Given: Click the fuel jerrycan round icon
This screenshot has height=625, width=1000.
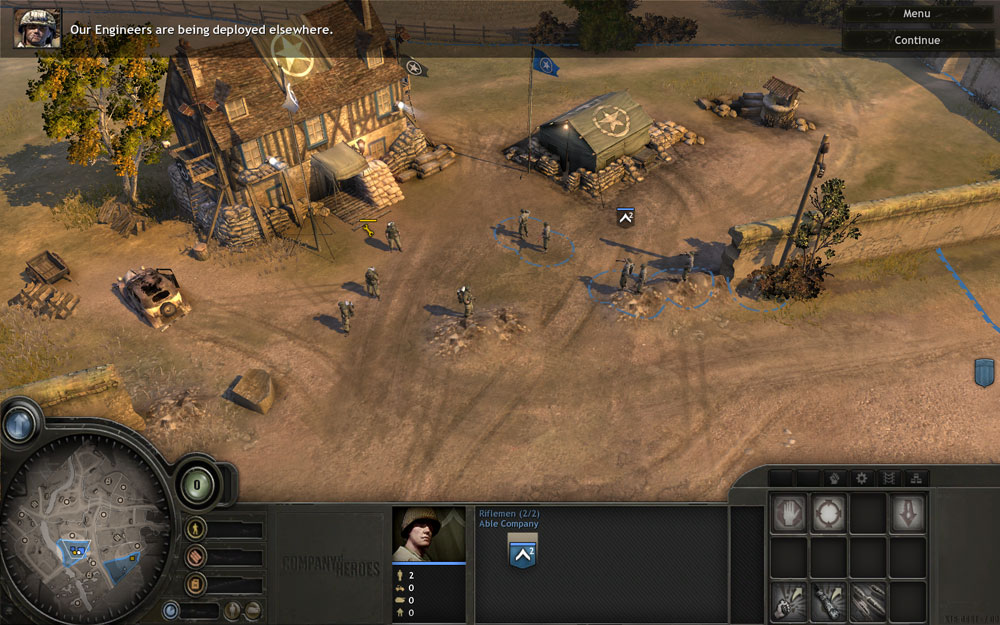Looking at the screenshot, I should [x=197, y=583].
